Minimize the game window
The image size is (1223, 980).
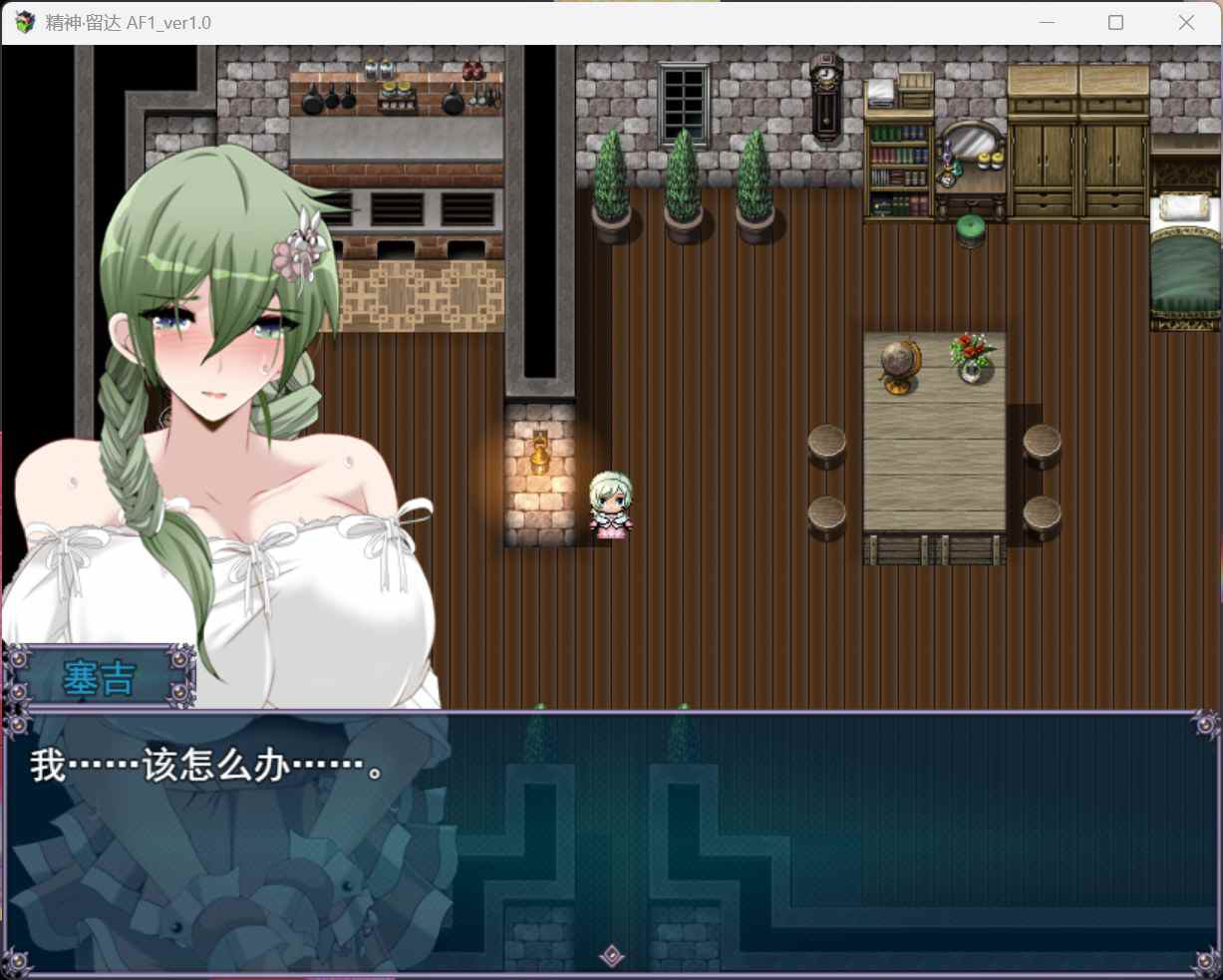click(1047, 22)
